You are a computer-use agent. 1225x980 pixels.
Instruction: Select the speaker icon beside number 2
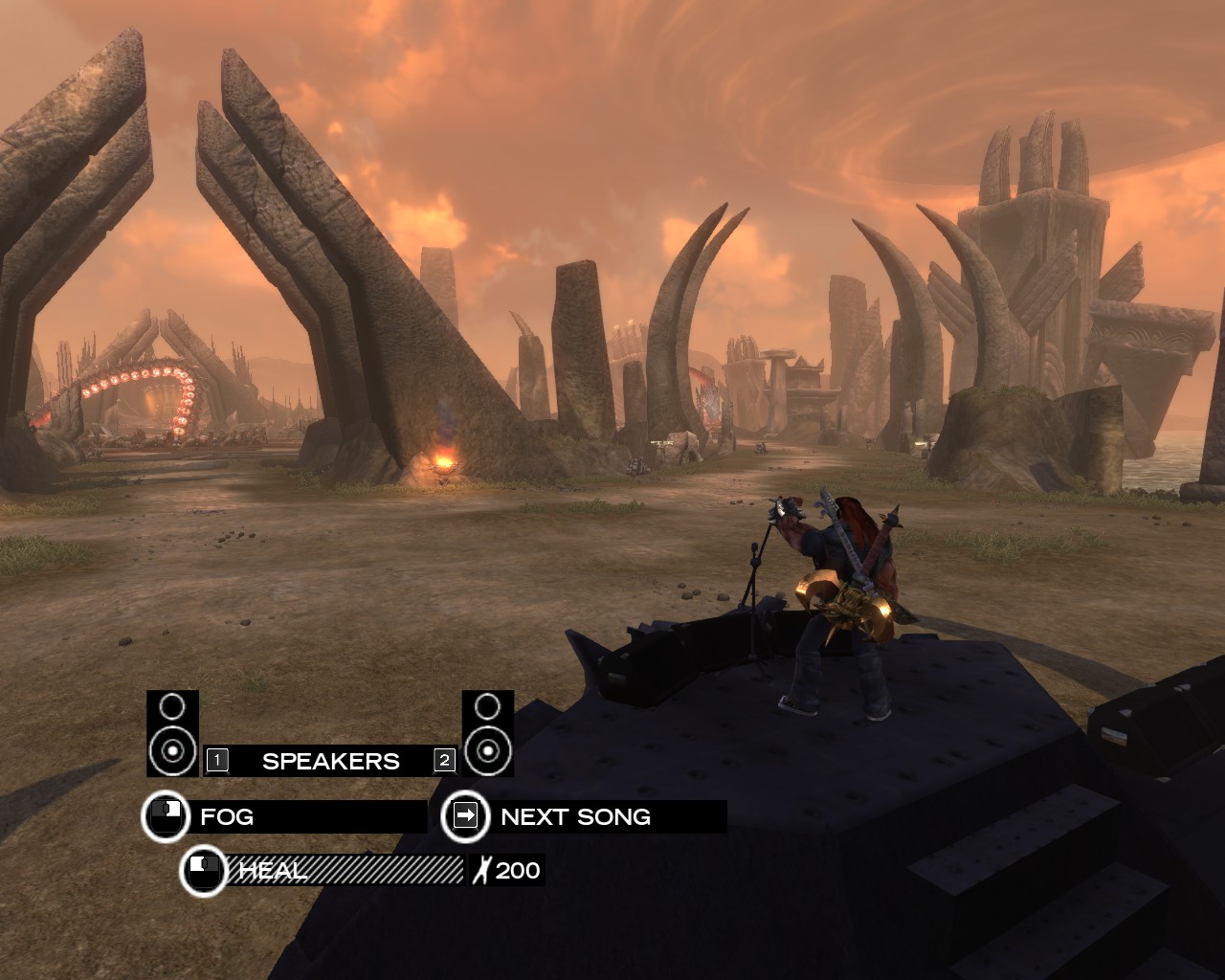point(487,733)
